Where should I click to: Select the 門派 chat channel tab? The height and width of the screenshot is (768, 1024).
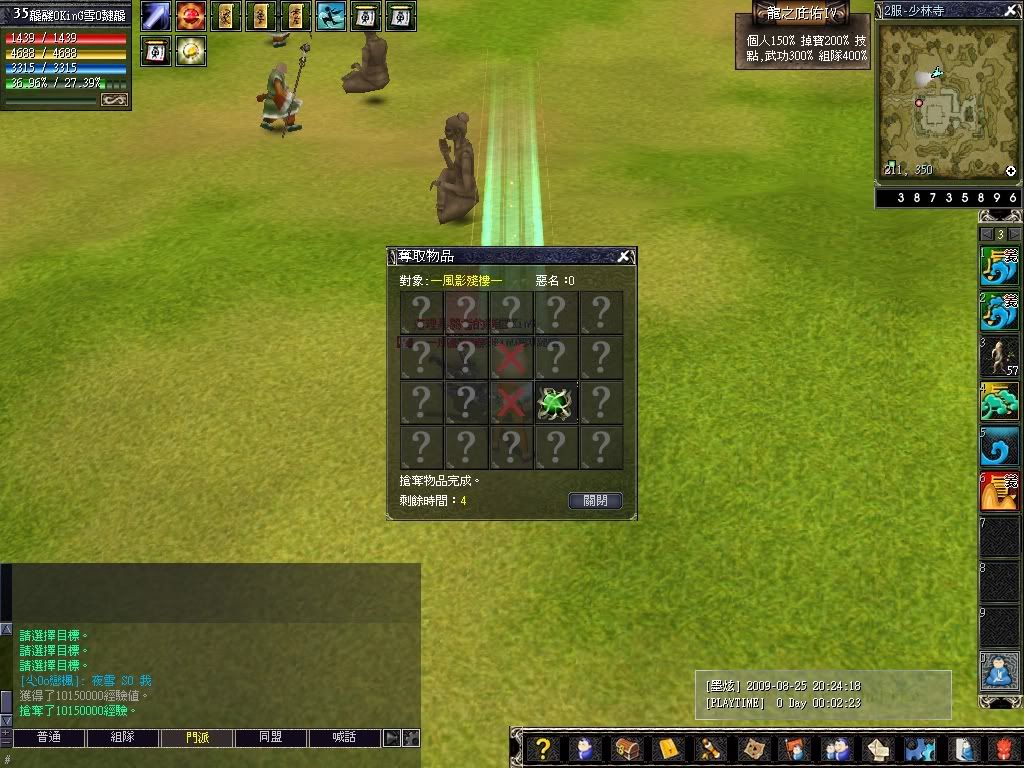coord(197,738)
